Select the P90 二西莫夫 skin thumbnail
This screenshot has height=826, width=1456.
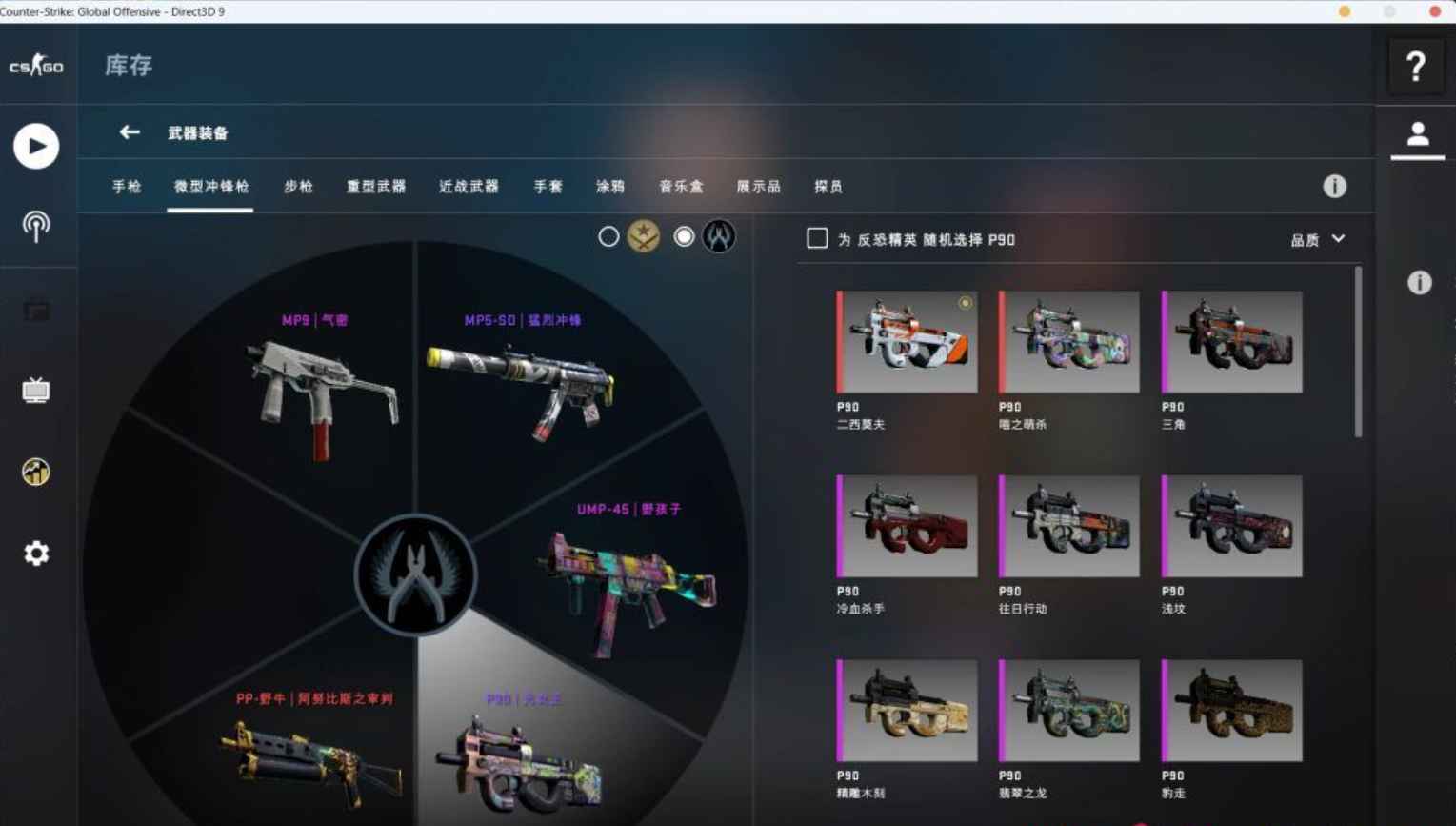pyautogui.click(x=905, y=343)
